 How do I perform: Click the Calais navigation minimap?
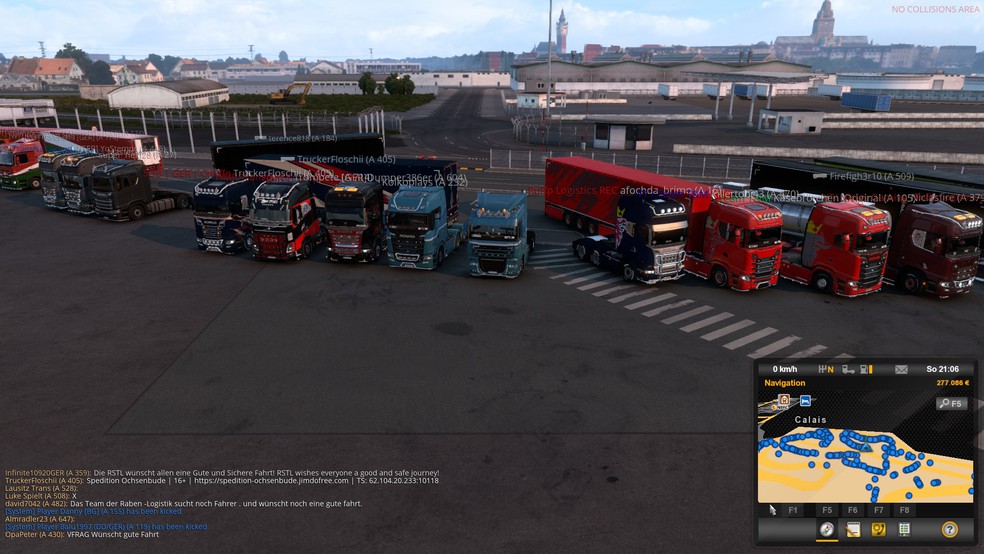coord(865,460)
